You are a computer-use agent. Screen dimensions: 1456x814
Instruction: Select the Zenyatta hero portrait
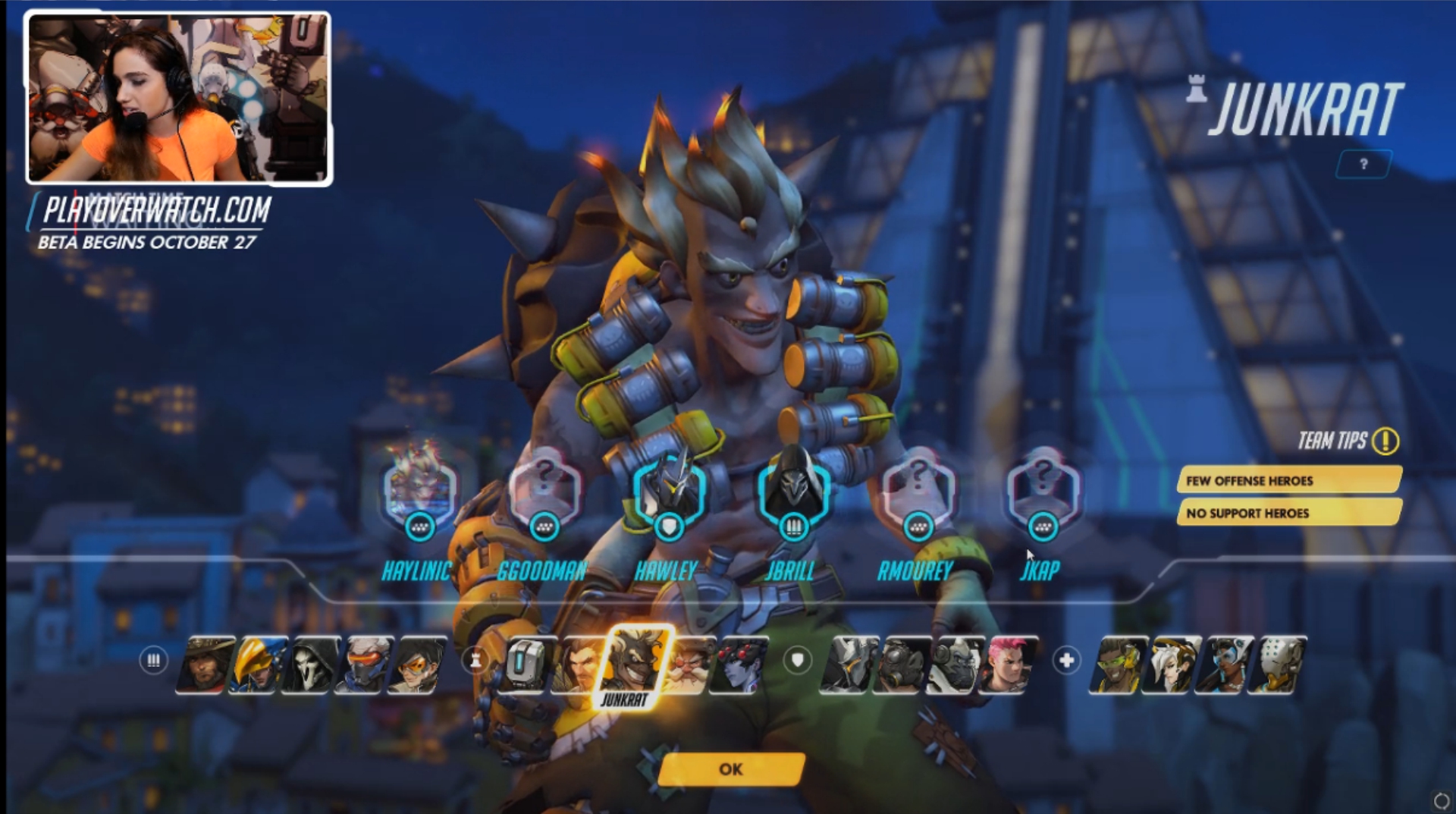click(x=1277, y=665)
